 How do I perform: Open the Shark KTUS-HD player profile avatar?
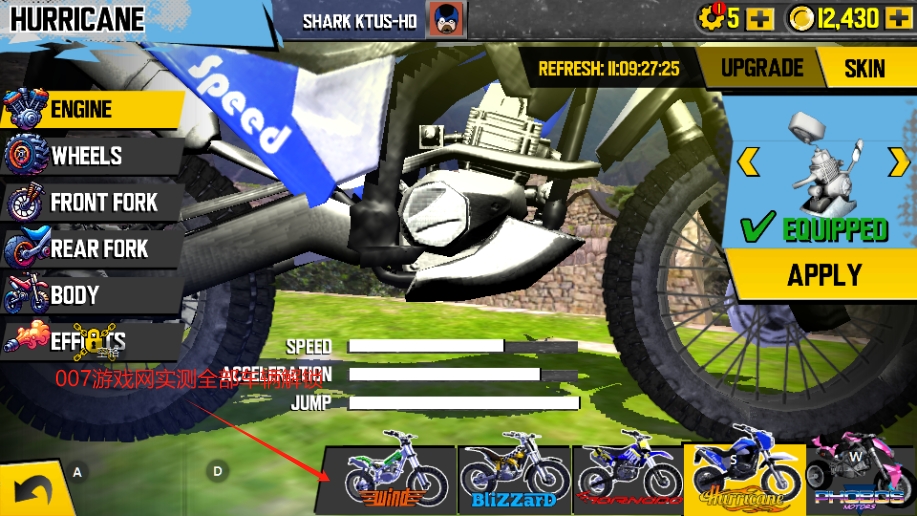click(x=440, y=19)
